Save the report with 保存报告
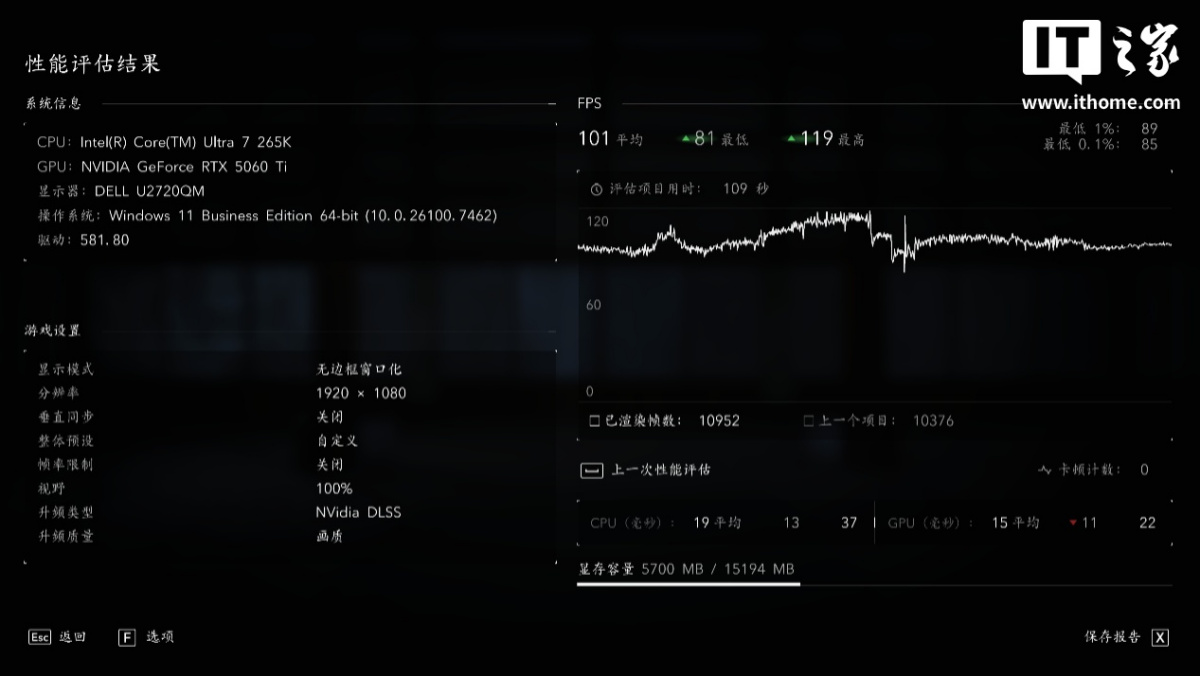This screenshot has width=1200, height=676. [x=1126, y=637]
